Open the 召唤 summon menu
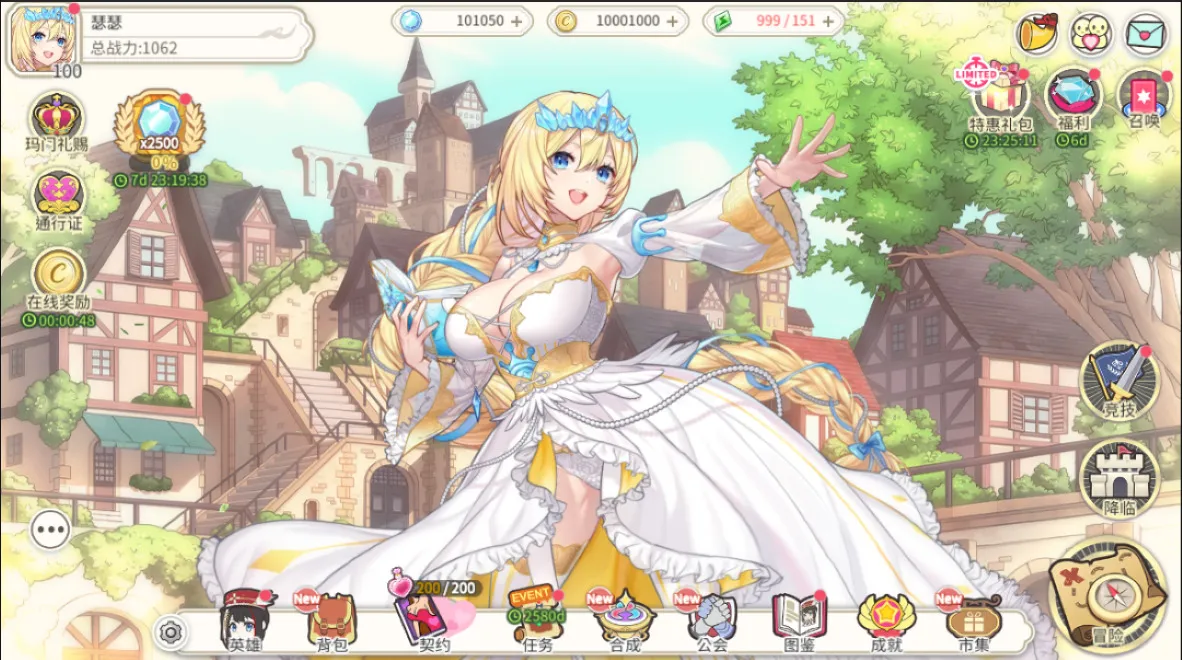Viewport: 1182px width, 660px height. point(1144,96)
